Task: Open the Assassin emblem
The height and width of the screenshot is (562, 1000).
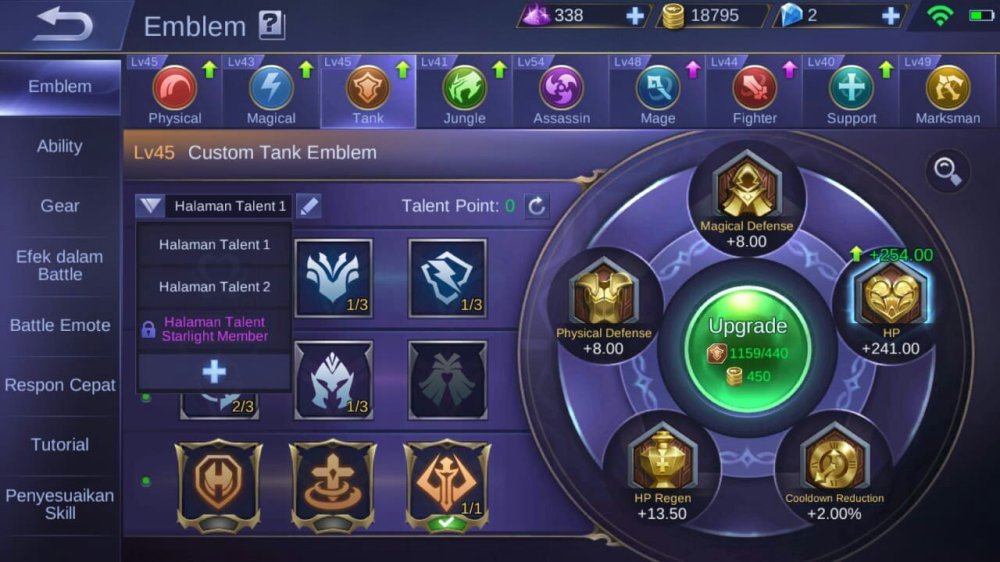Action: [561, 93]
